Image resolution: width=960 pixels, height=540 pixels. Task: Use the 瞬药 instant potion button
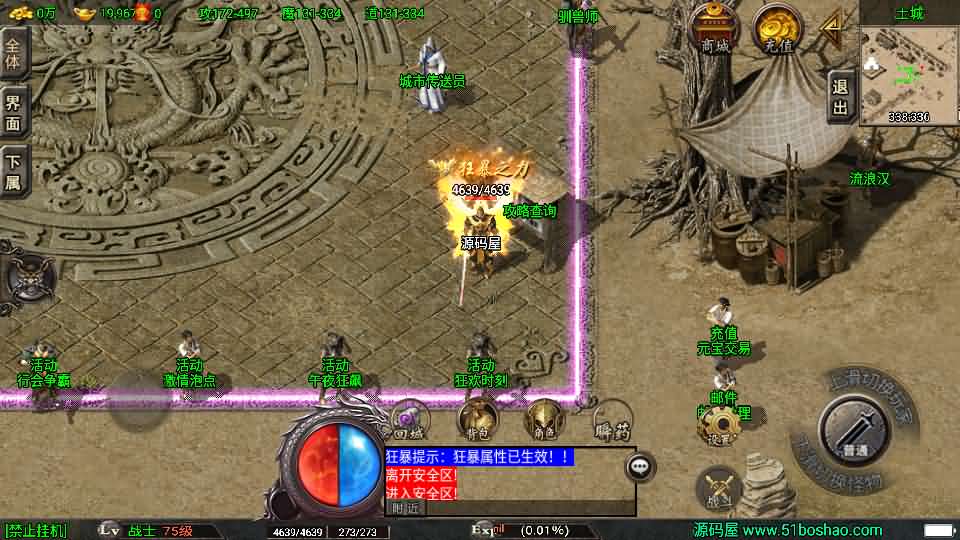[611, 419]
